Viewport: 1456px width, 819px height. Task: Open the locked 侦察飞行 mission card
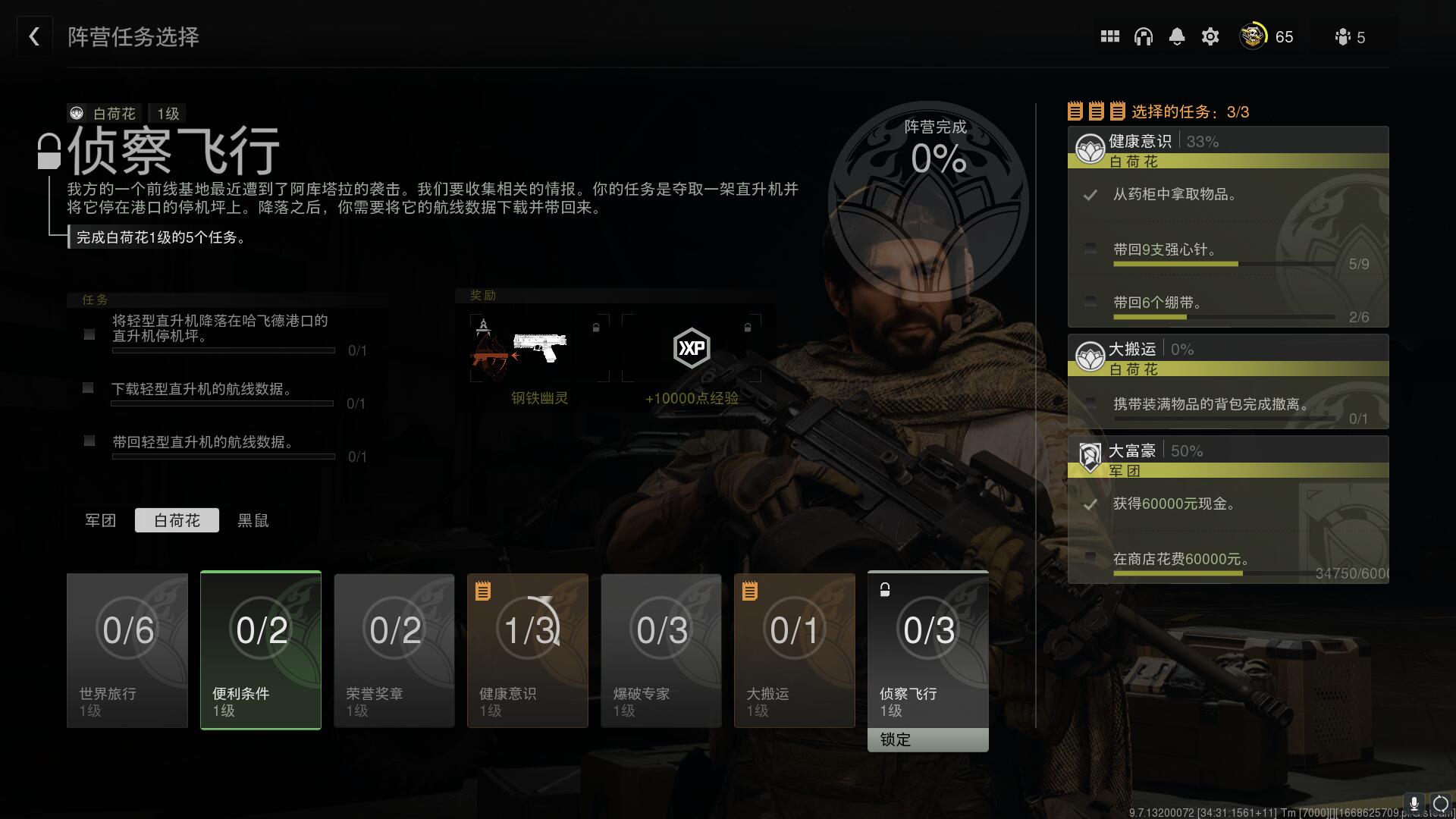tap(927, 651)
